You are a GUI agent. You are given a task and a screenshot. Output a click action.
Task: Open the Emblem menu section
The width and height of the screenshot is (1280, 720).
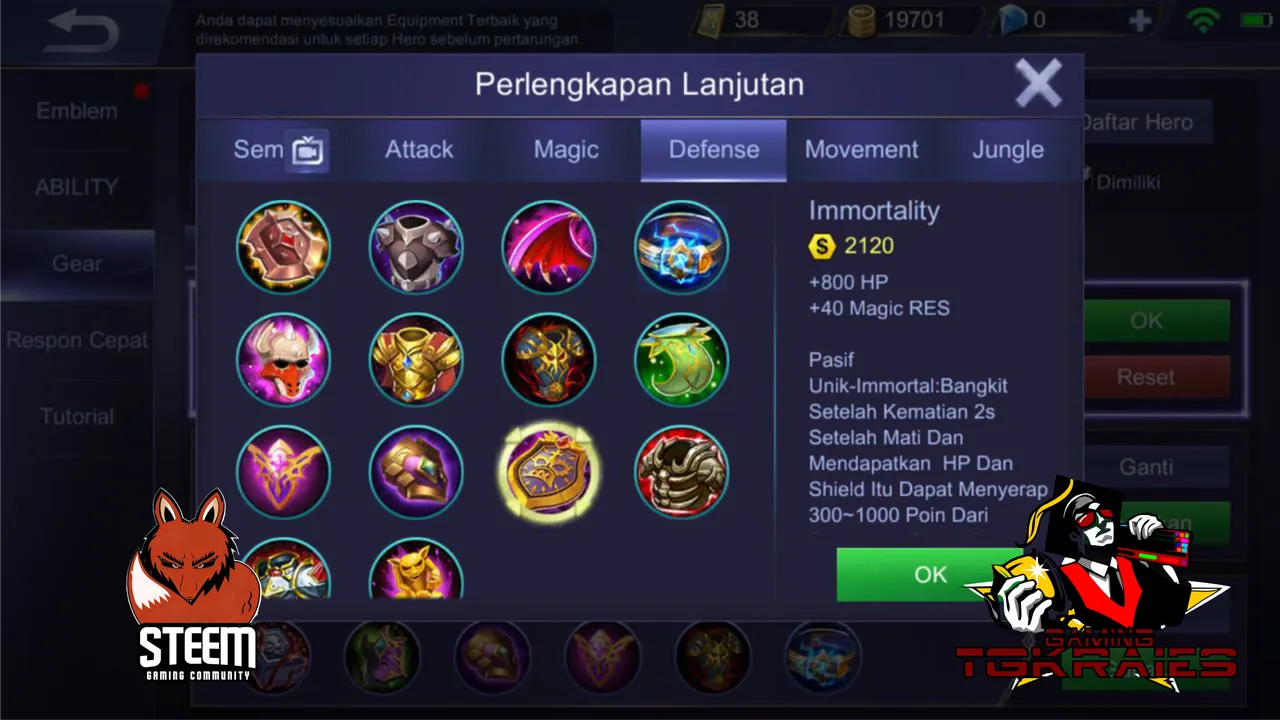[77, 111]
